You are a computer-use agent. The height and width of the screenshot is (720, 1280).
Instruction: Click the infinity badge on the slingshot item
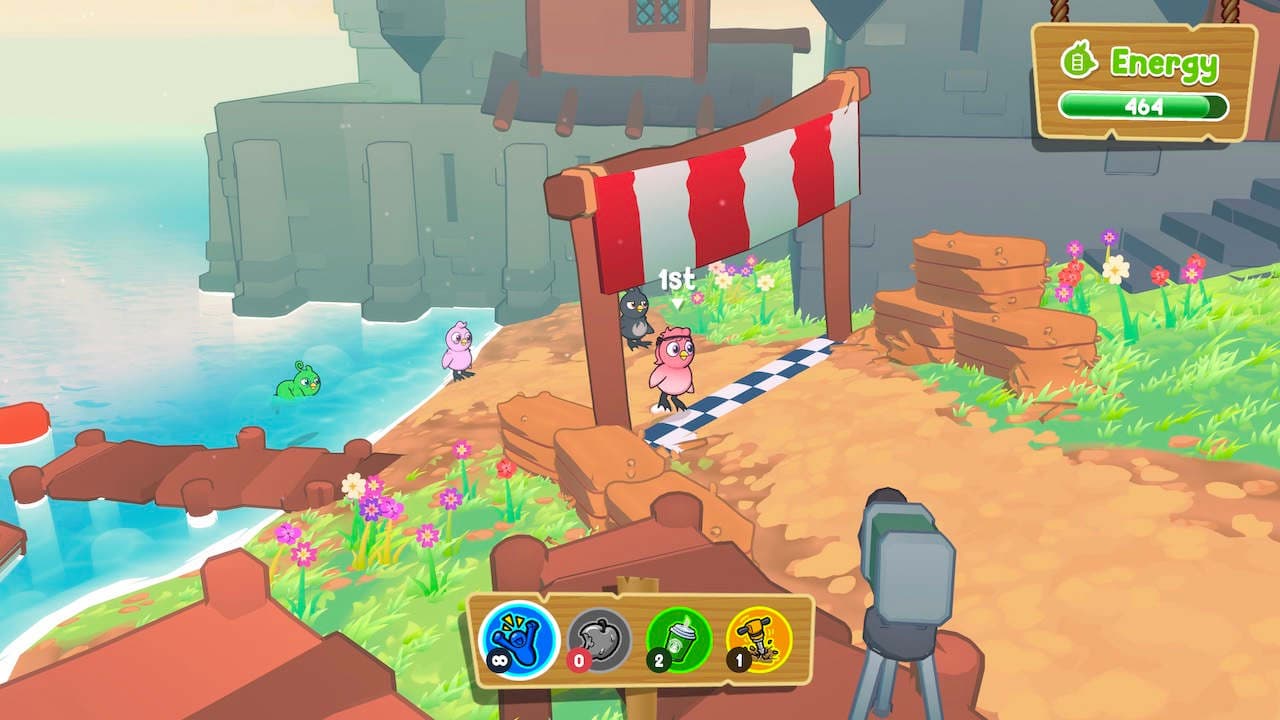pyautogui.click(x=499, y=660)
